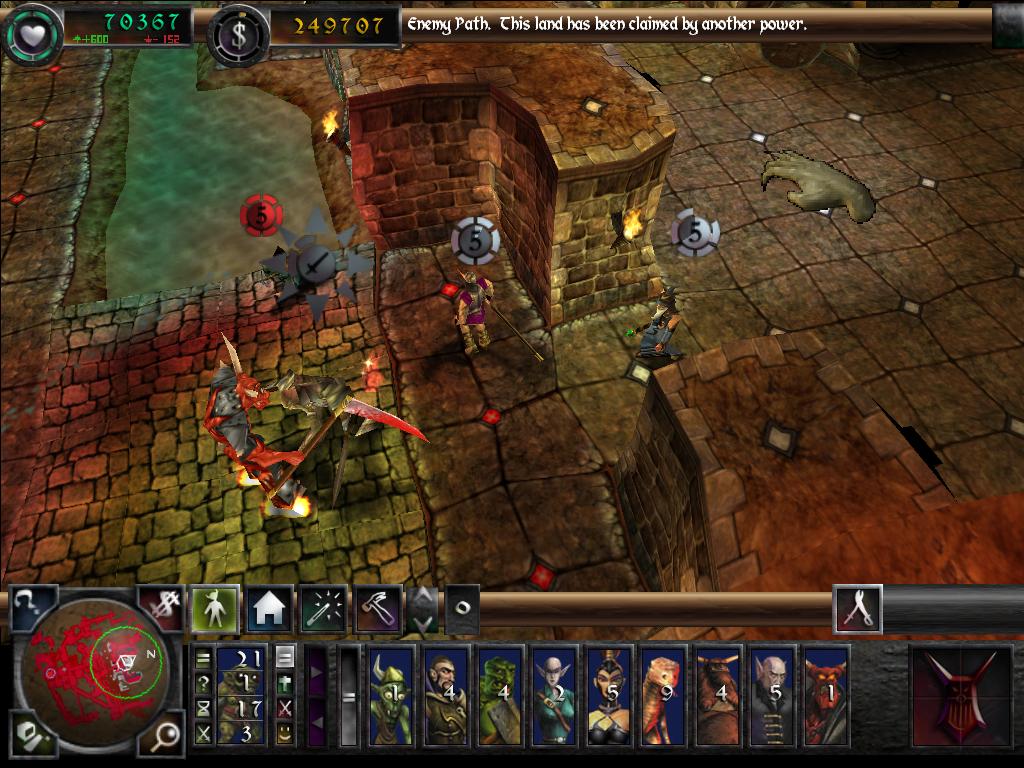Open the Keeper Spells wand tab
This screenshot has height=768, width=1024.
pyautogui.click(x=323, y=609)
